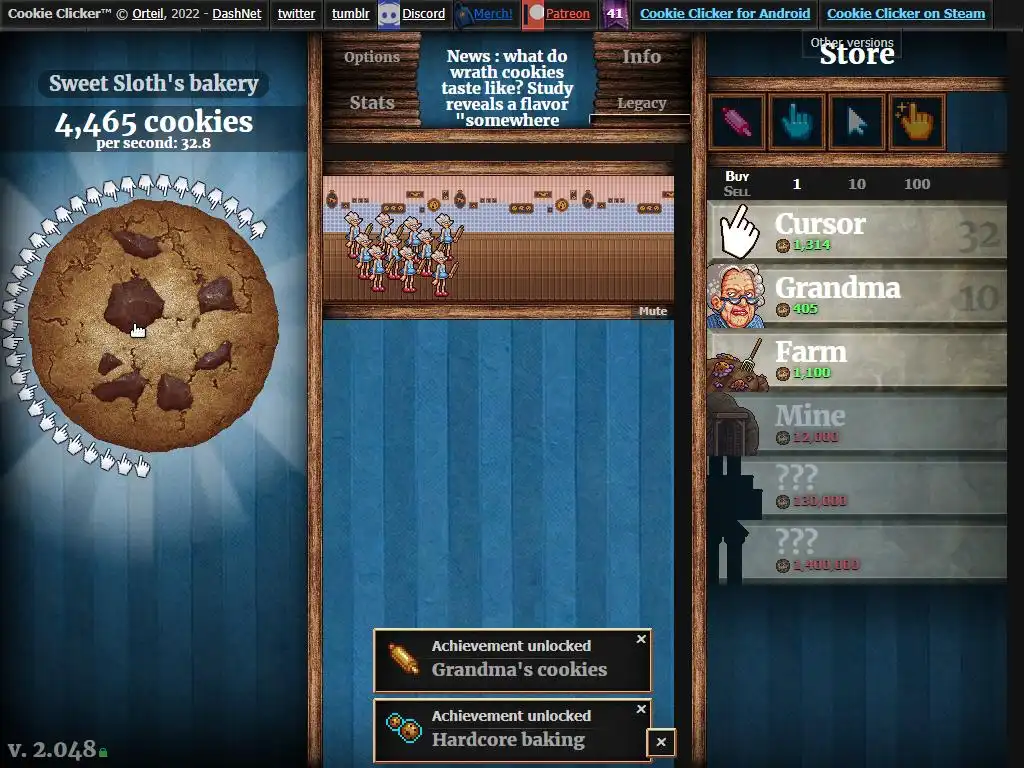Buy the orange sparkling hand upgrade
1024x768 pixels.
click(x=916, y=122)
